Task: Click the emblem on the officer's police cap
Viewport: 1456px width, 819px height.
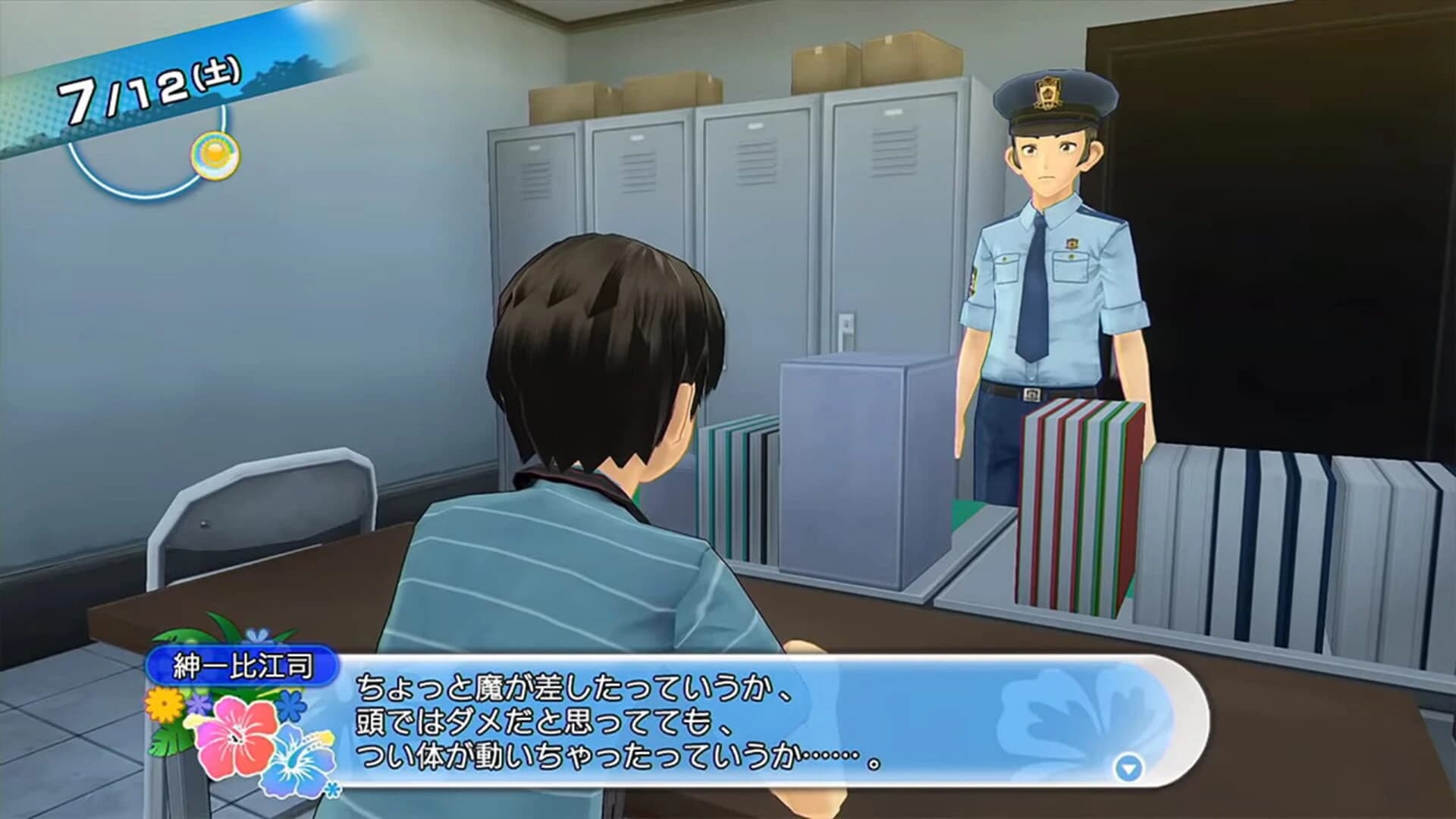Action: [1048, 93]
